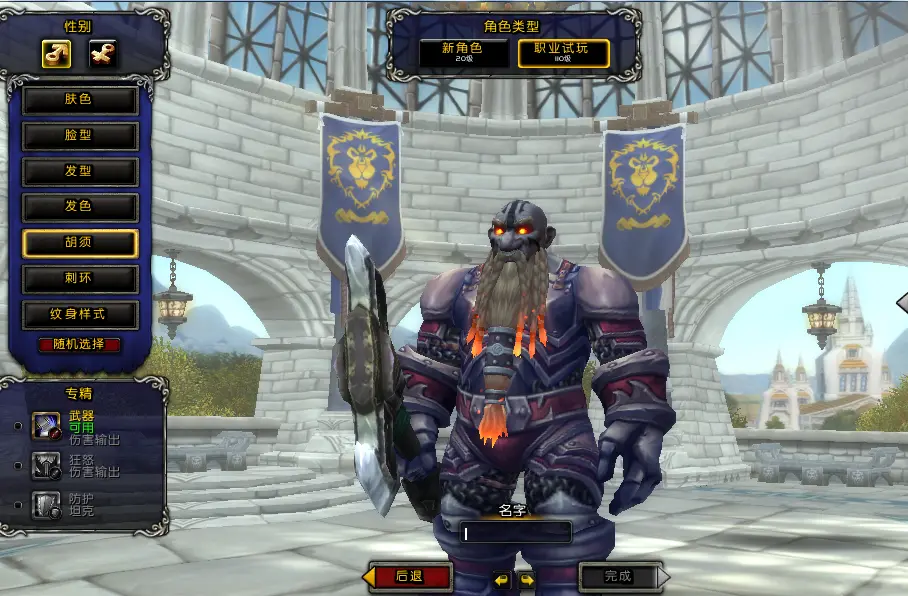Select the male gender icon
The height and width of the screenshot is (596, 908).
pos(56,54)
